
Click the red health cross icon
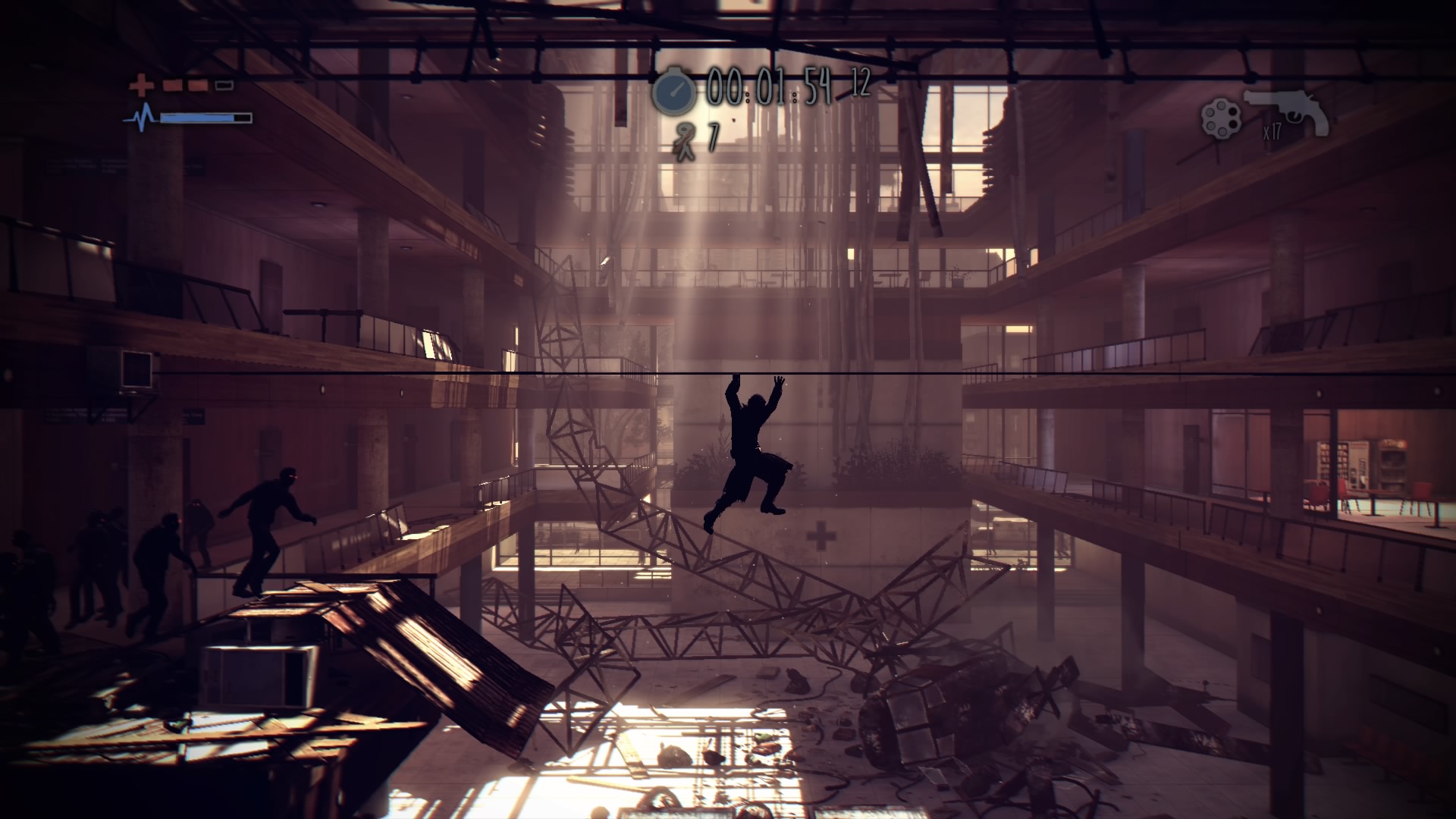[x=141, y=84]
